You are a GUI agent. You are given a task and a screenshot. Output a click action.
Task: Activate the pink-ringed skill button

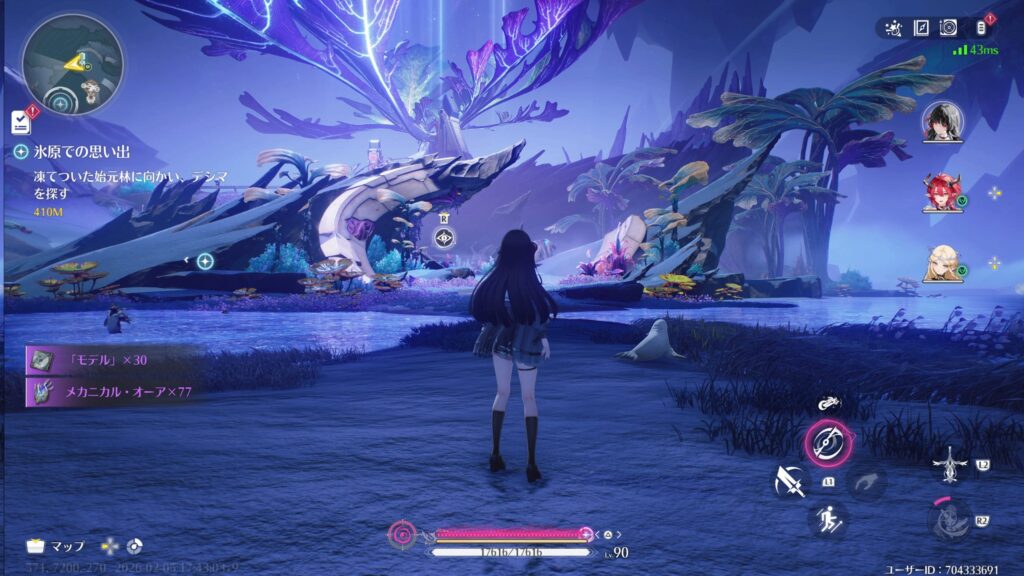[x=828, y=443]
